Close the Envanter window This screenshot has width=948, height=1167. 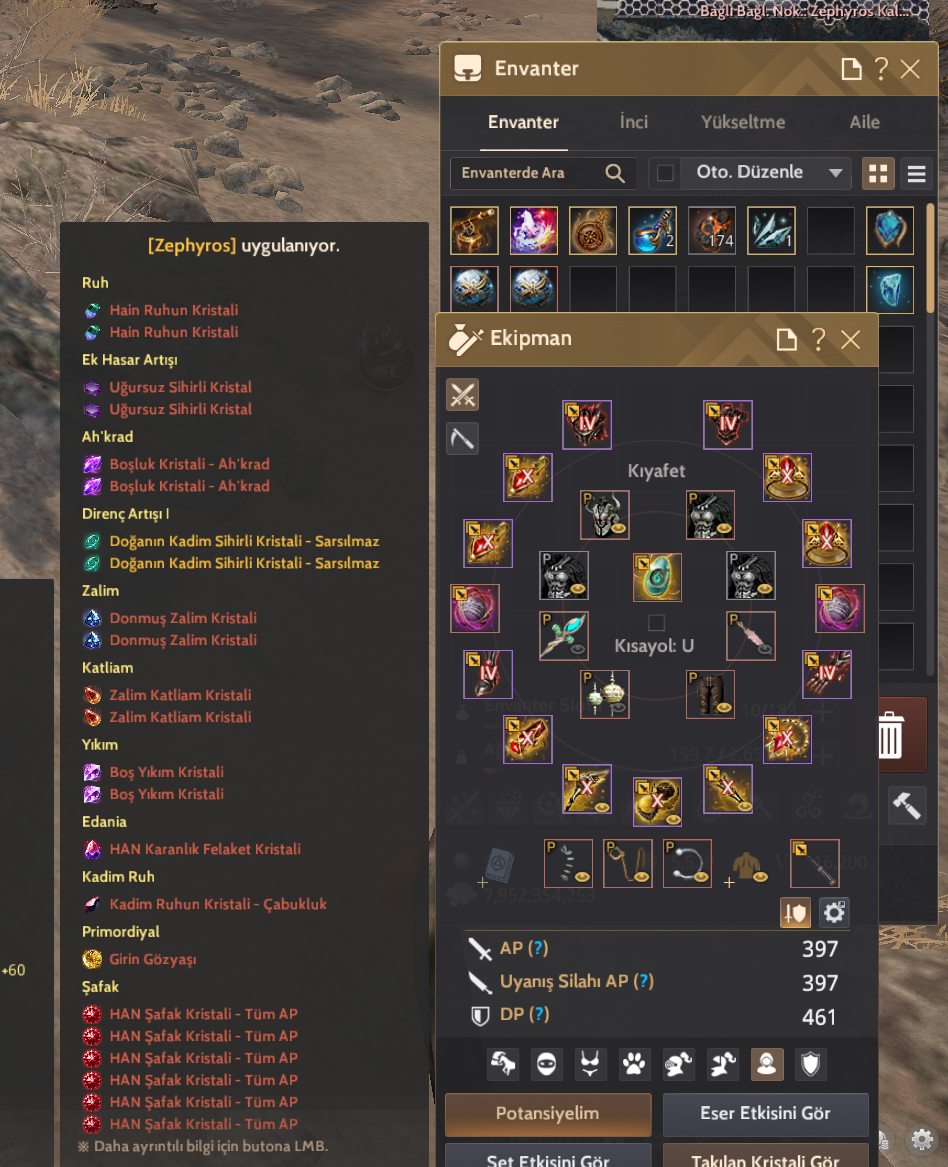910,69
